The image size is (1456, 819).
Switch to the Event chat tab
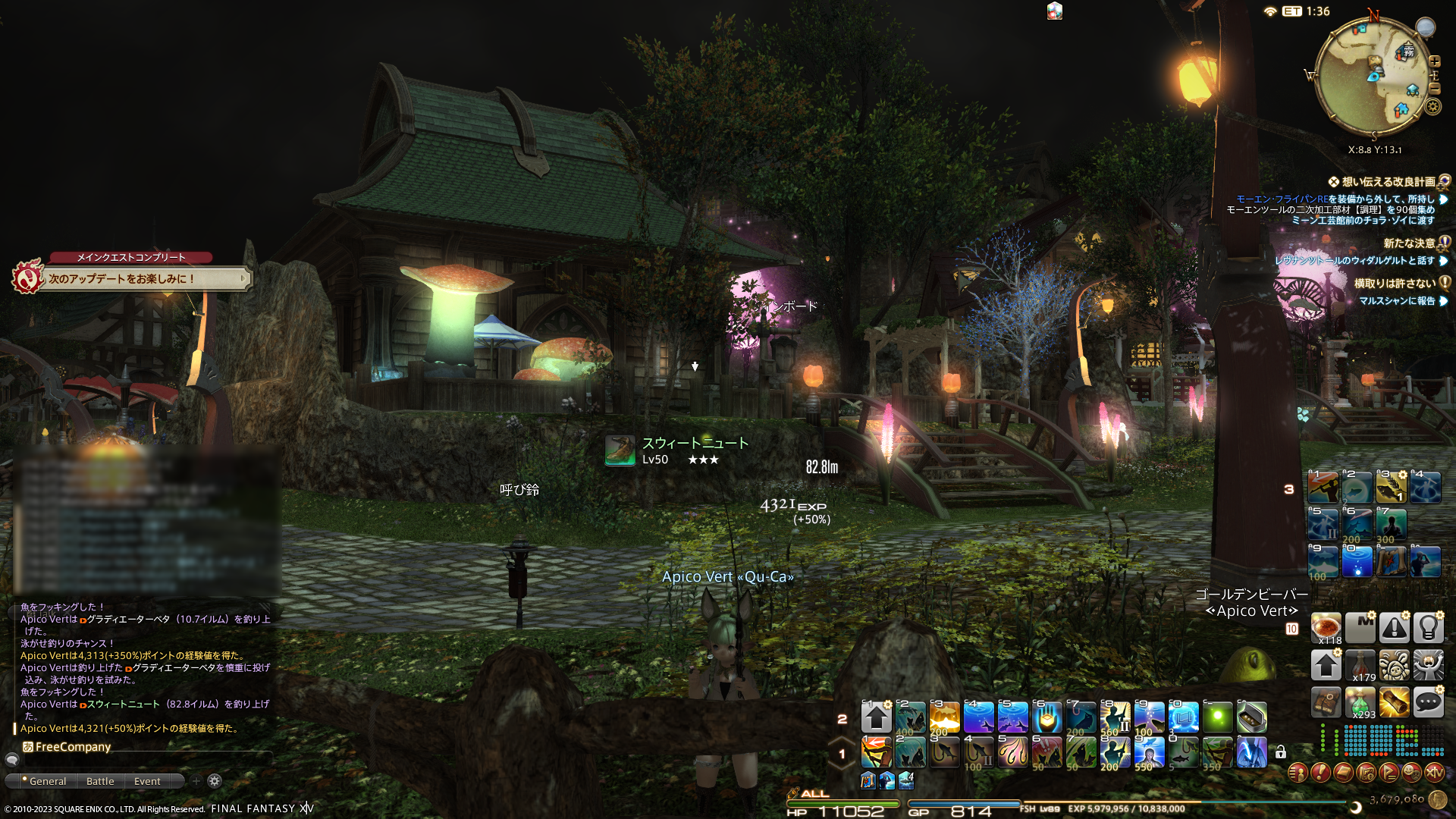[x=147, y=781]
